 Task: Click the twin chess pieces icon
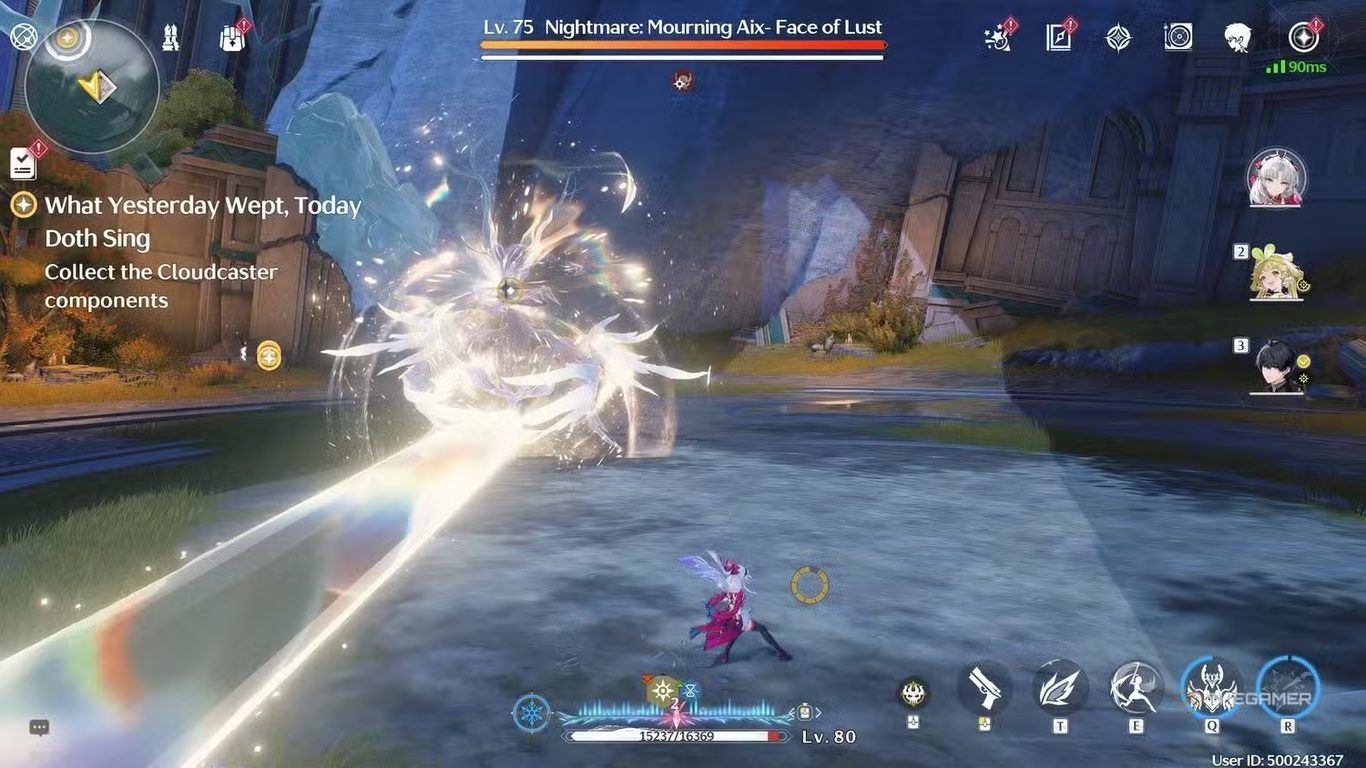tap(171, 39)
